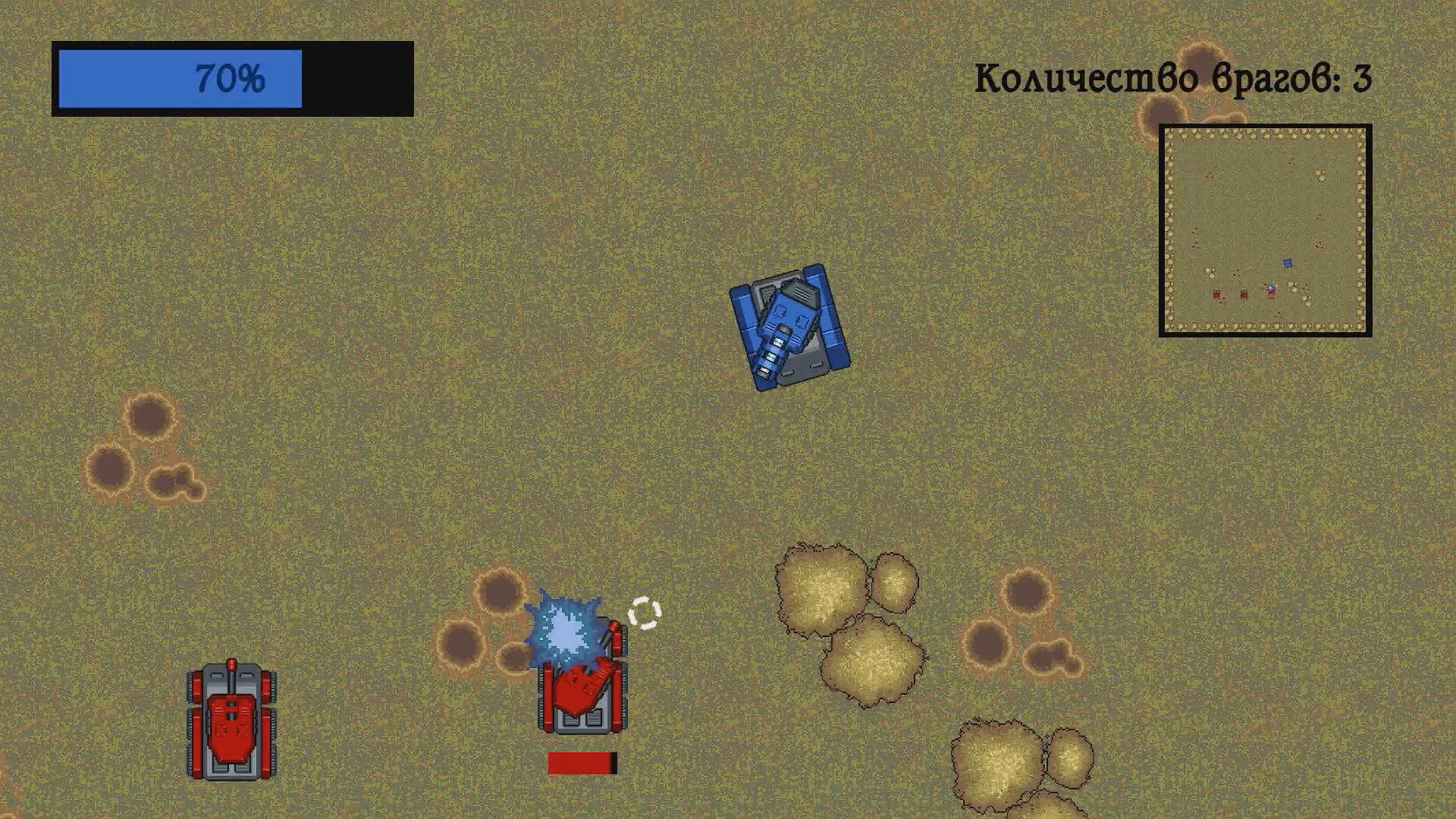Toggle the minimap panel in the corner

[x=1266, y=231]
